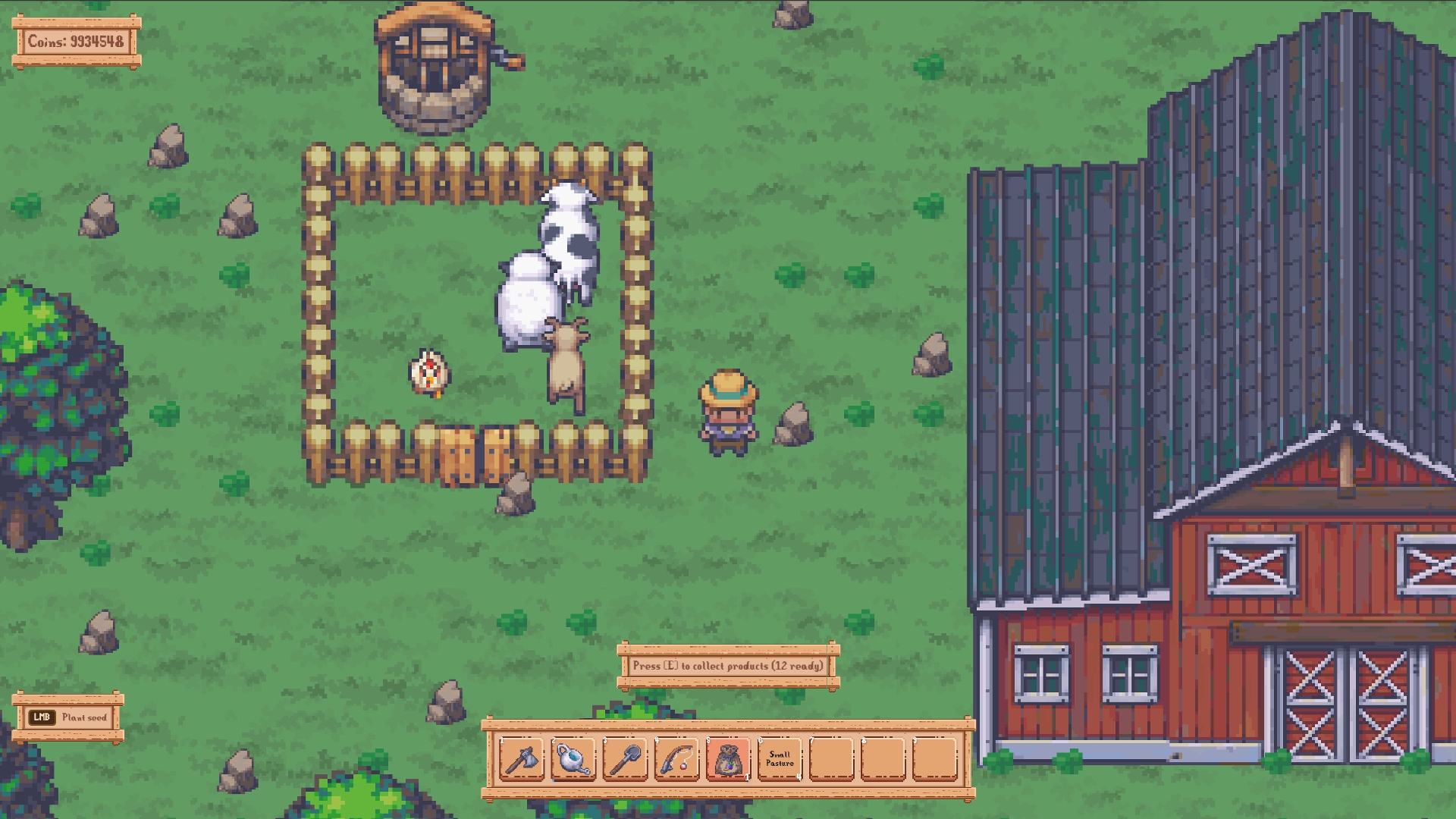This screenshot has width=1456, height=819.
Task: Equip the watering can slot
Action: [573, 758]
